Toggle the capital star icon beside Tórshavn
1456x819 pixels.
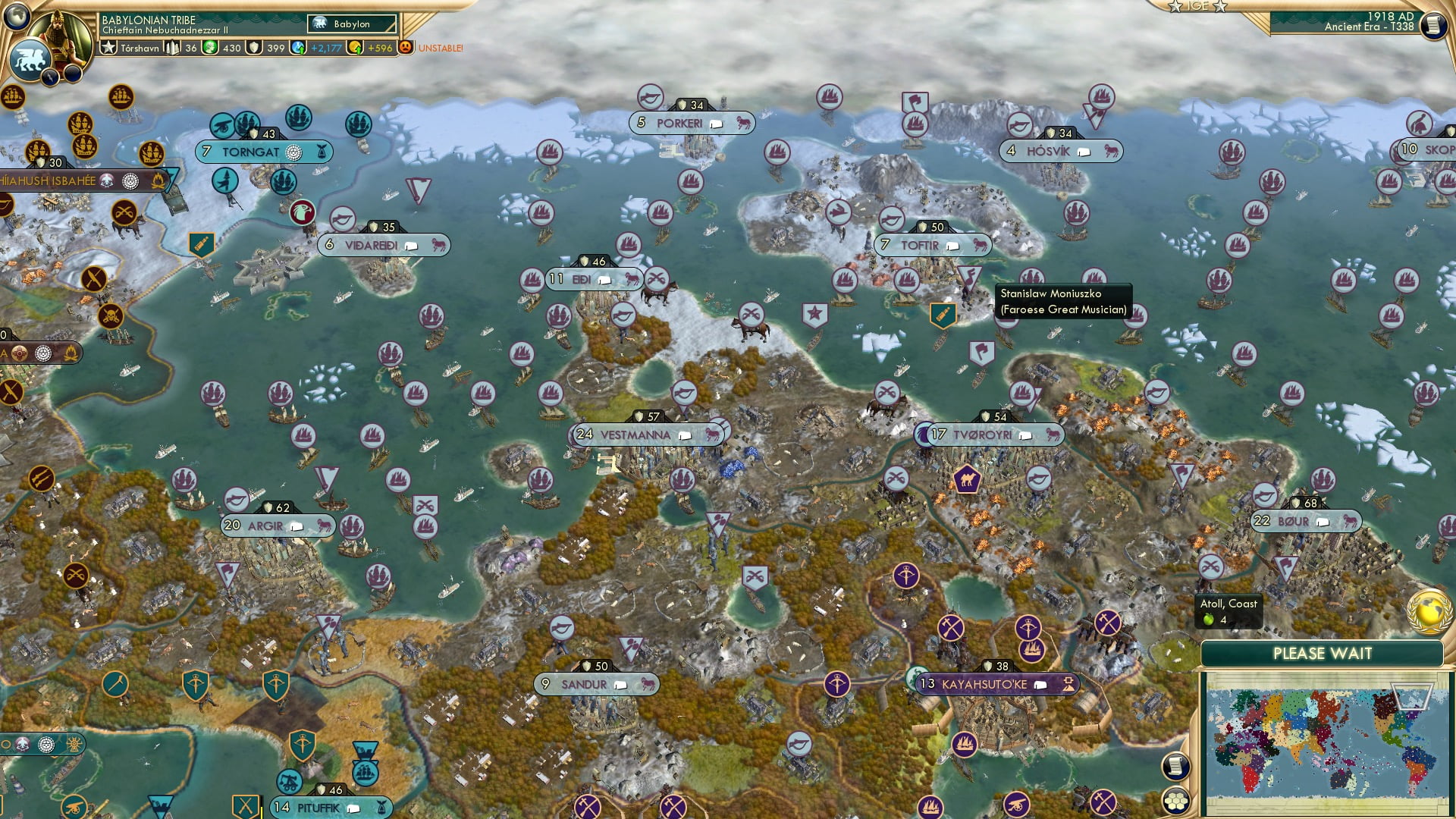(108, 49)
